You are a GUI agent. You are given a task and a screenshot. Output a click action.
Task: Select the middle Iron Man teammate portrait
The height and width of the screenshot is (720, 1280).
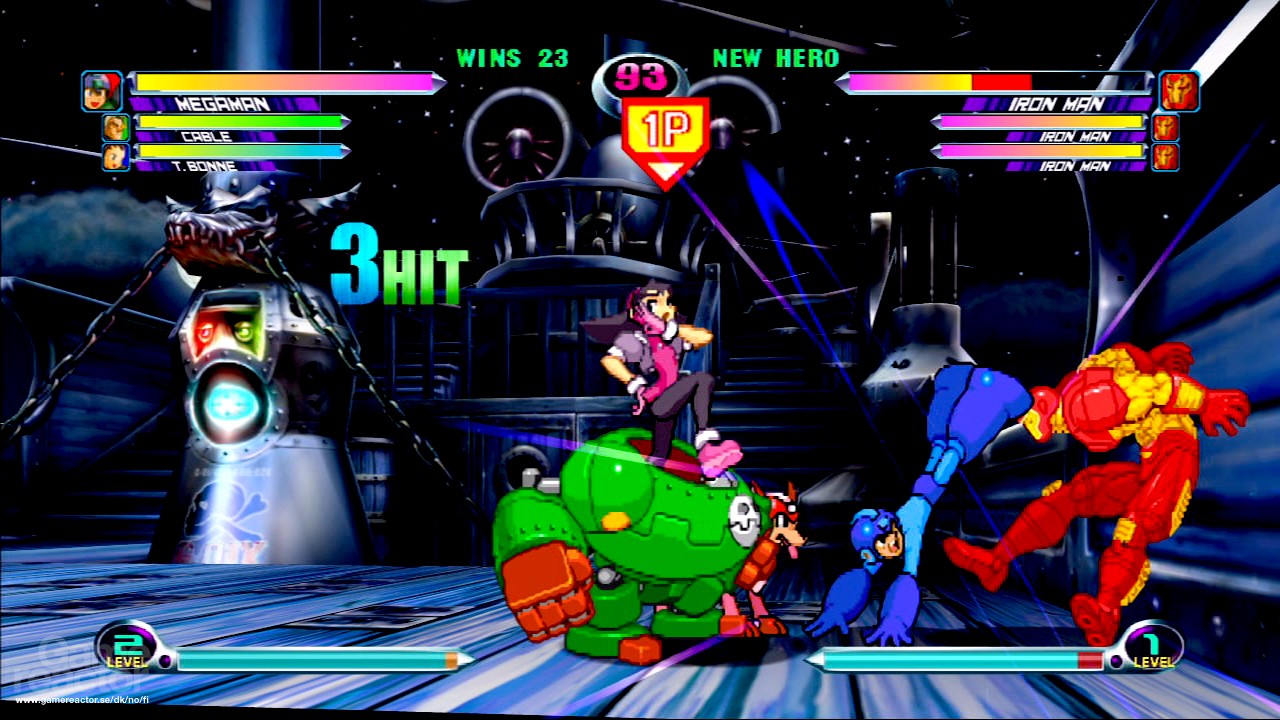coord(1163,128)
